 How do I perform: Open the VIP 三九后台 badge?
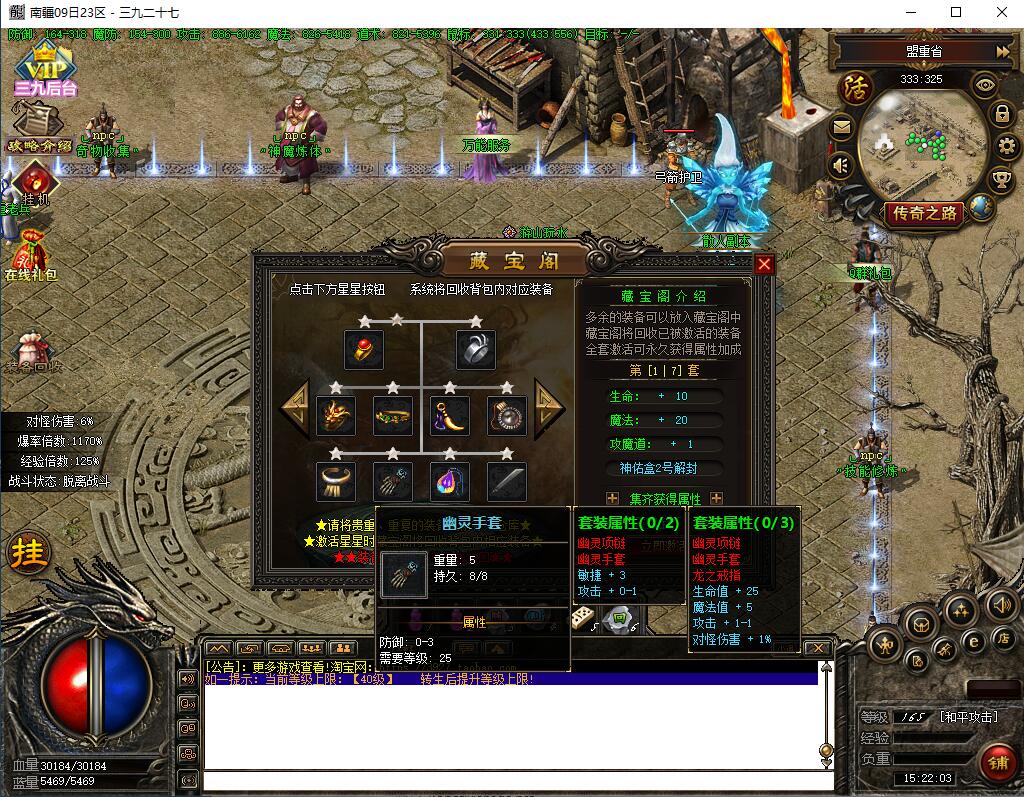pyautogui.click(x=45, y=68)
